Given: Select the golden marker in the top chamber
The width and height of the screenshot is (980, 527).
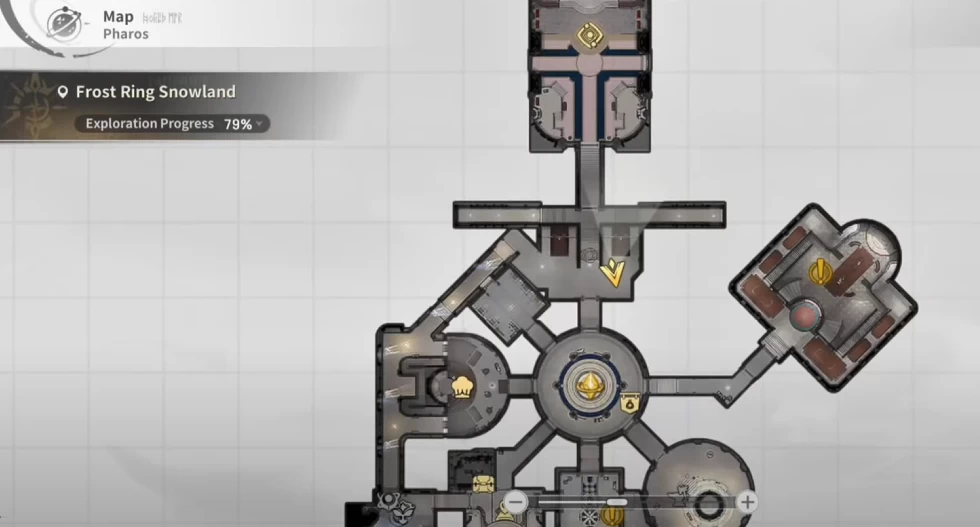Looking at the screenshot, I should (588, 36).
